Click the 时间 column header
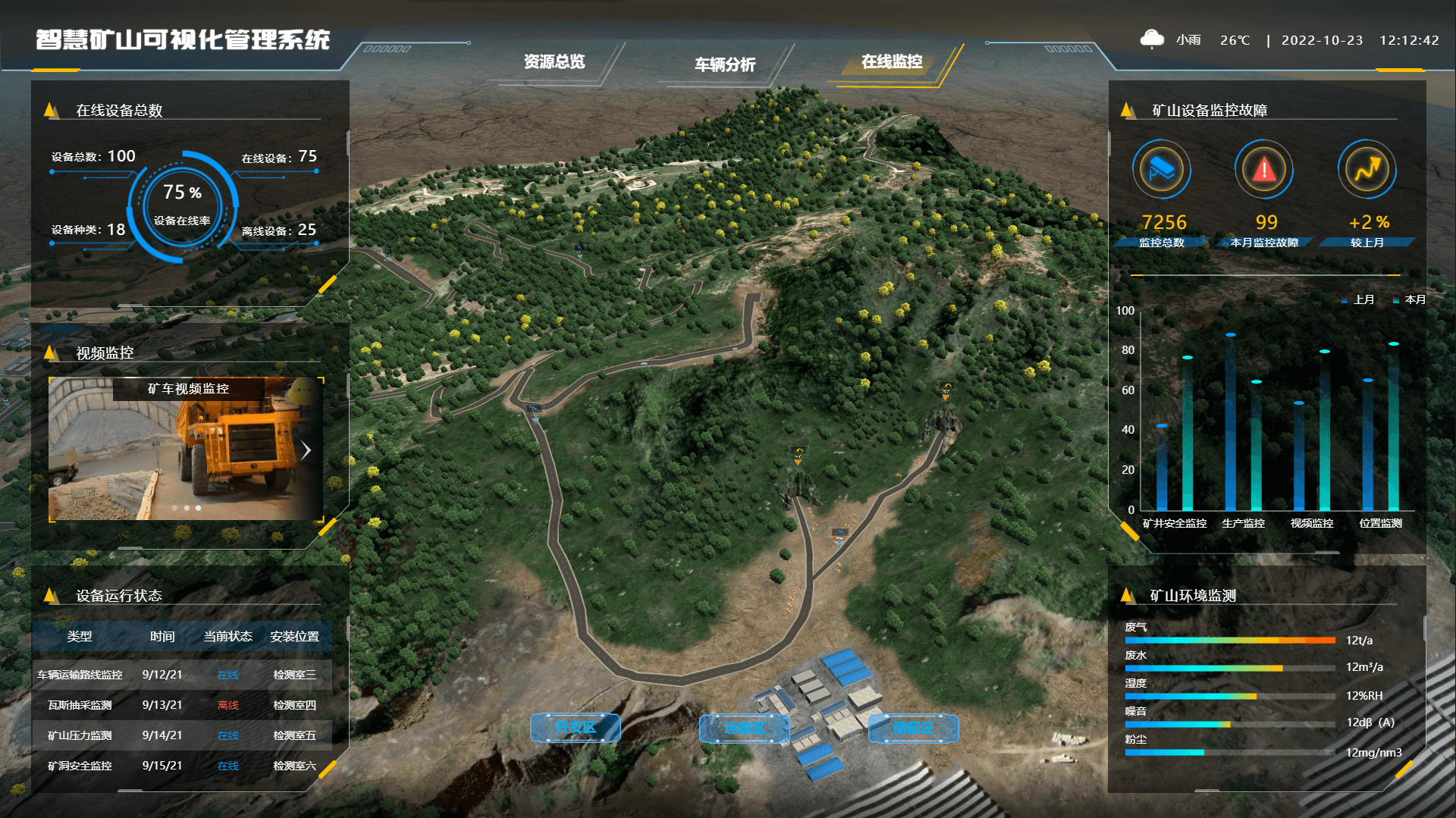The image size is (1456, 818). [x=162, y=637]
